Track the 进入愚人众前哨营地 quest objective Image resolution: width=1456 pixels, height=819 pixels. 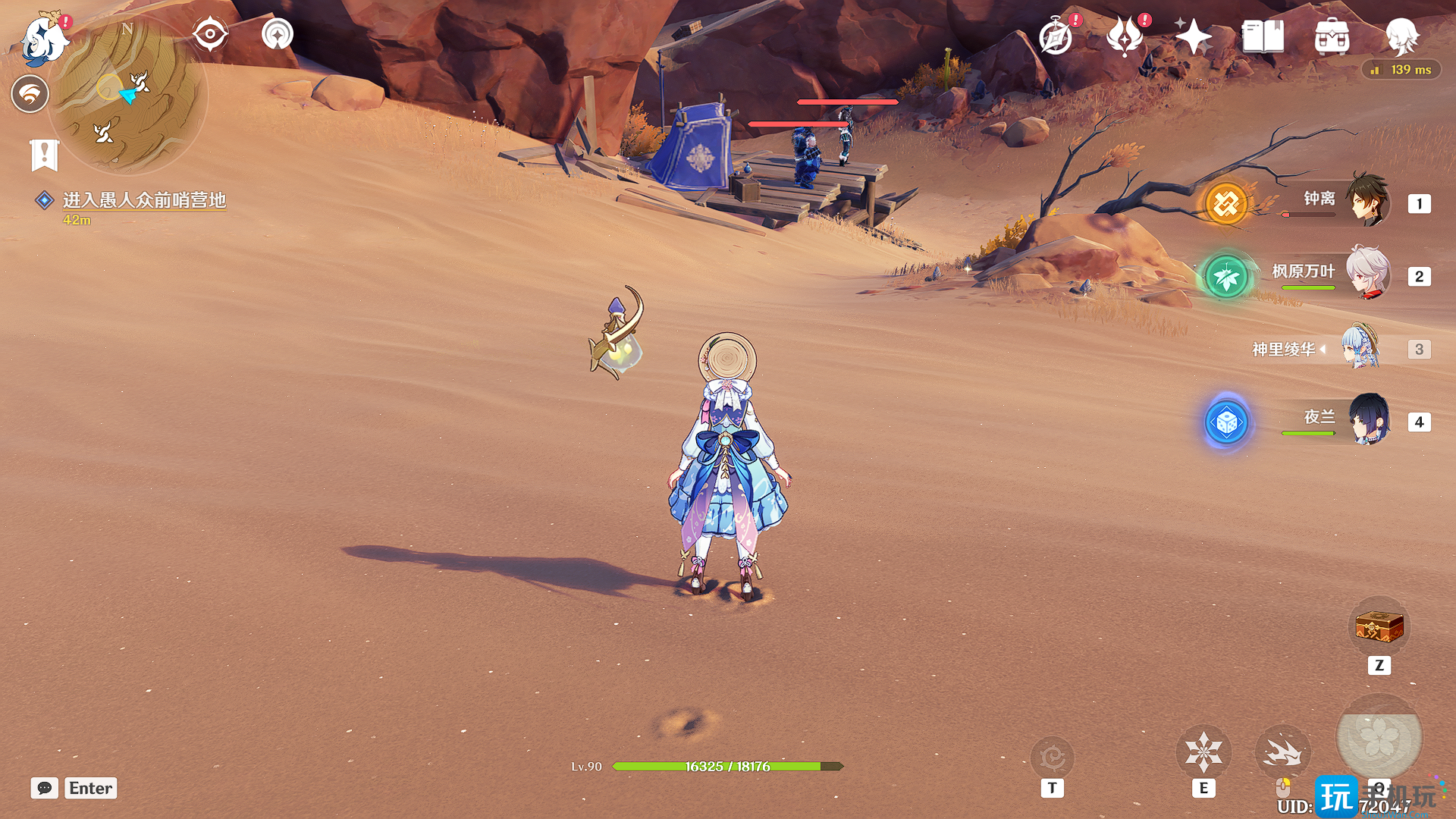pyautogui.click(x=143, y=200)
